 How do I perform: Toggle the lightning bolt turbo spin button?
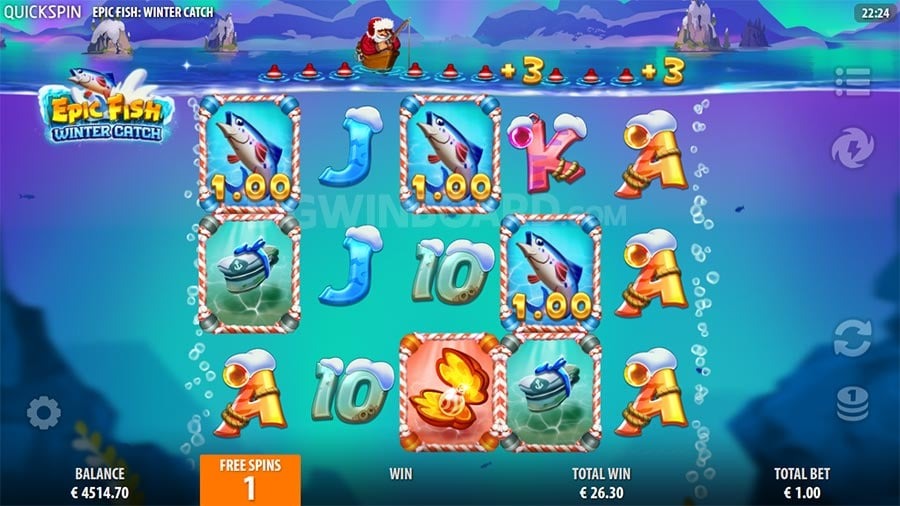click(852, 149)
